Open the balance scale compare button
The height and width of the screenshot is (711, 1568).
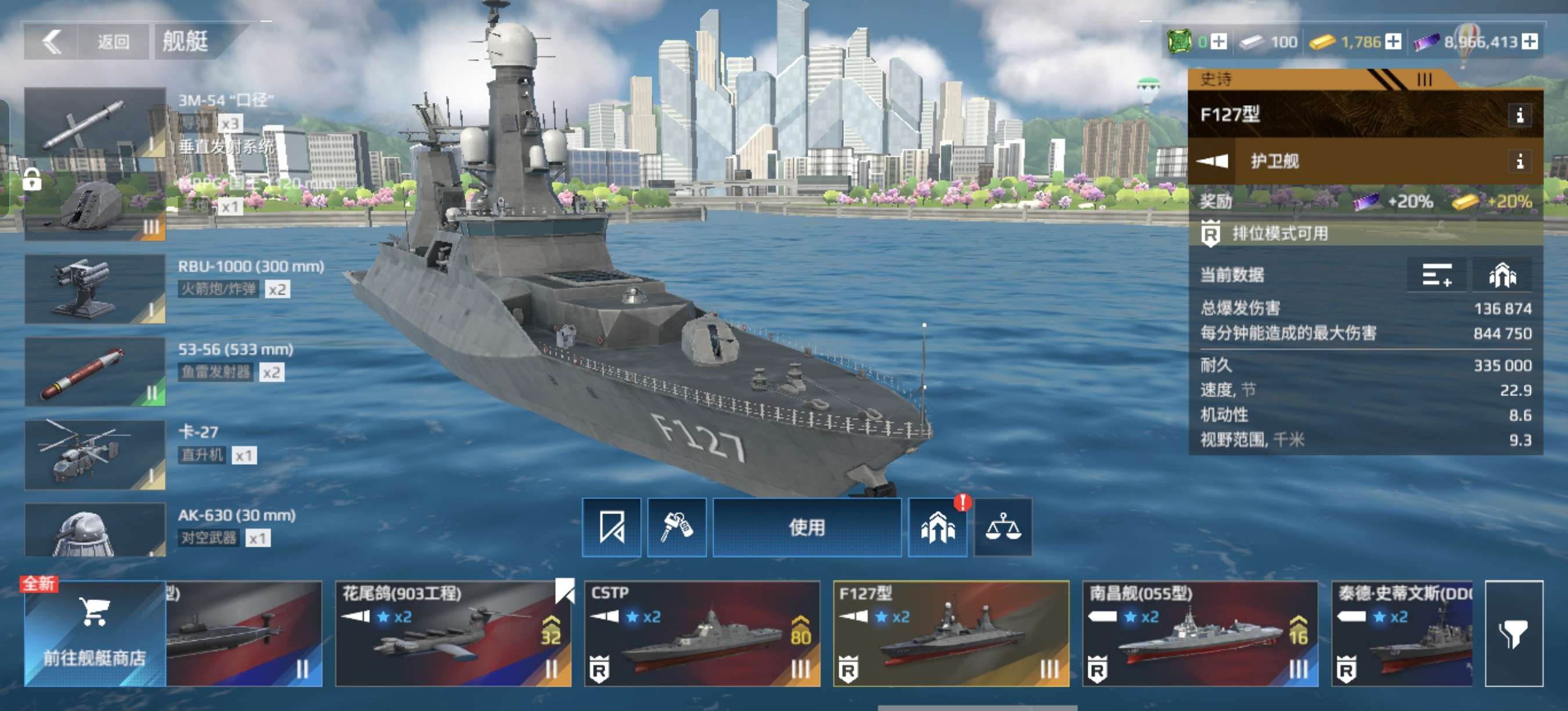1002,527
